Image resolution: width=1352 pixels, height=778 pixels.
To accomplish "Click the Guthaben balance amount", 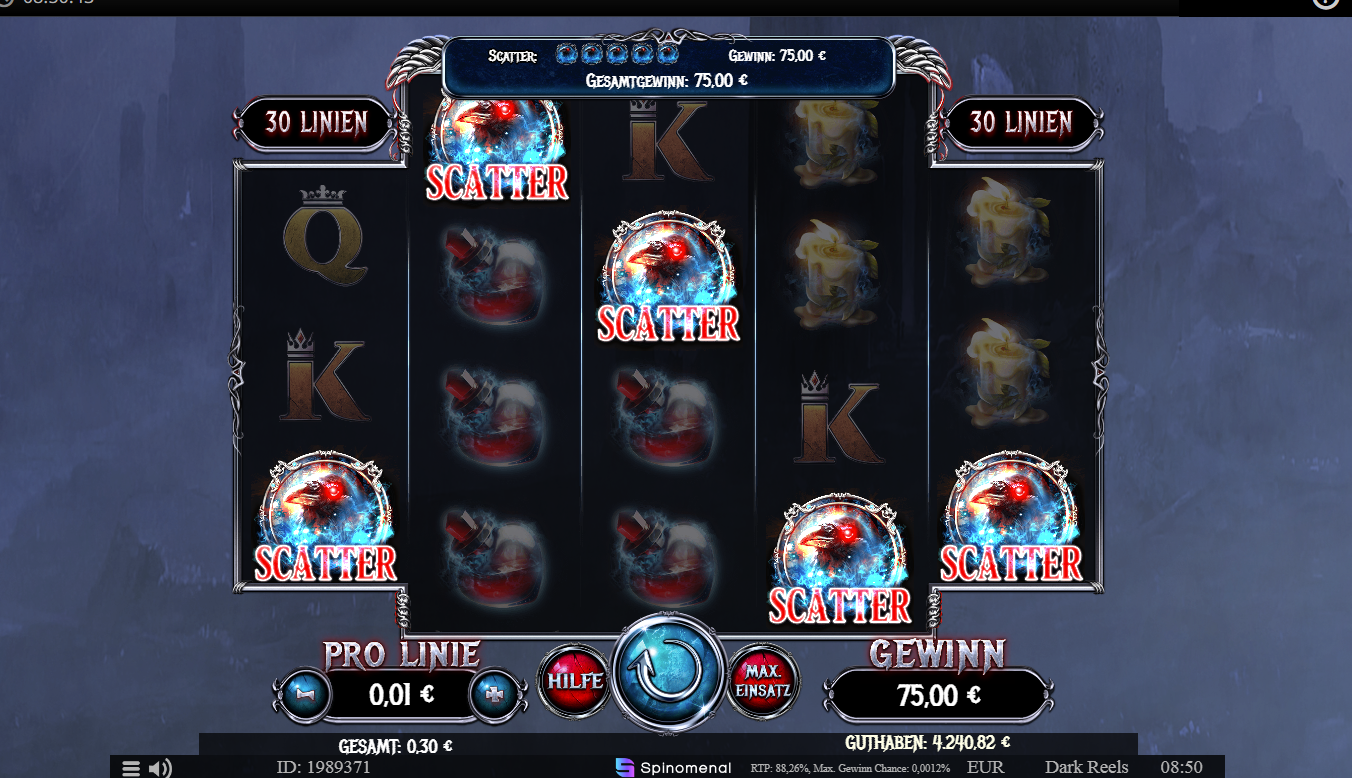I will pyautogui.click(x=960, y=744).
